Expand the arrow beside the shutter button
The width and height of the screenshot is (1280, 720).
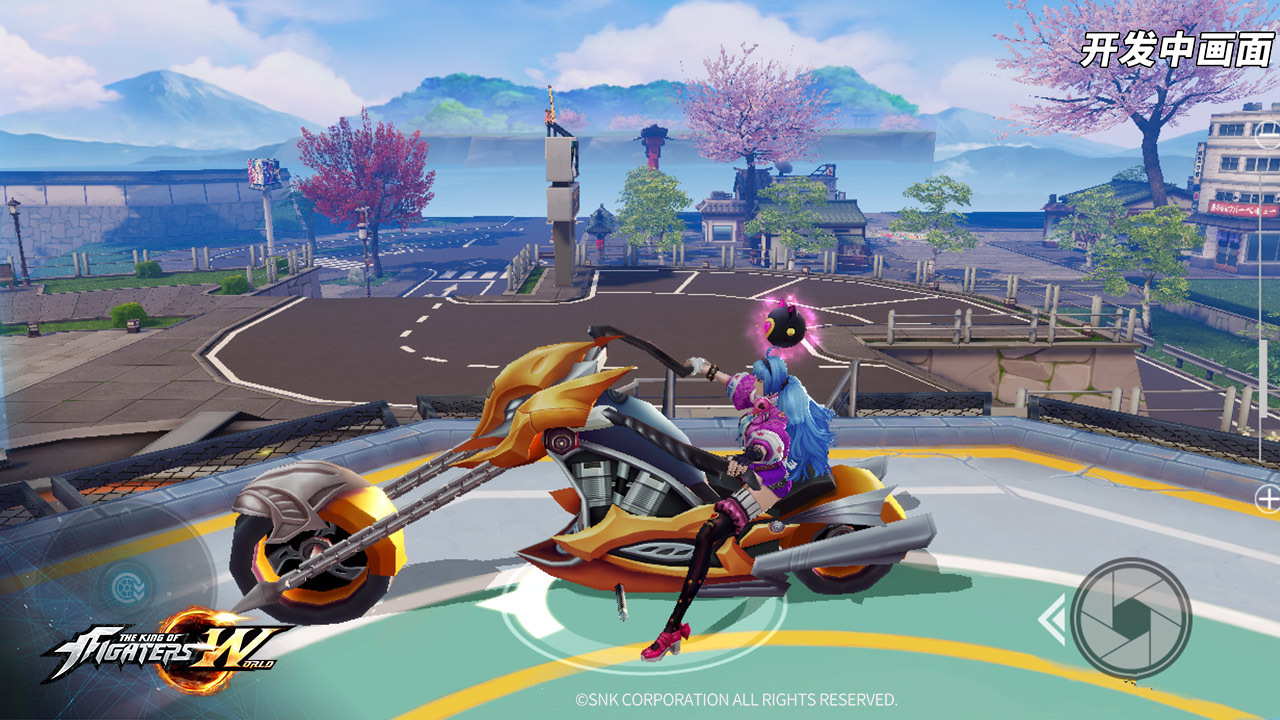(1051, 620)
